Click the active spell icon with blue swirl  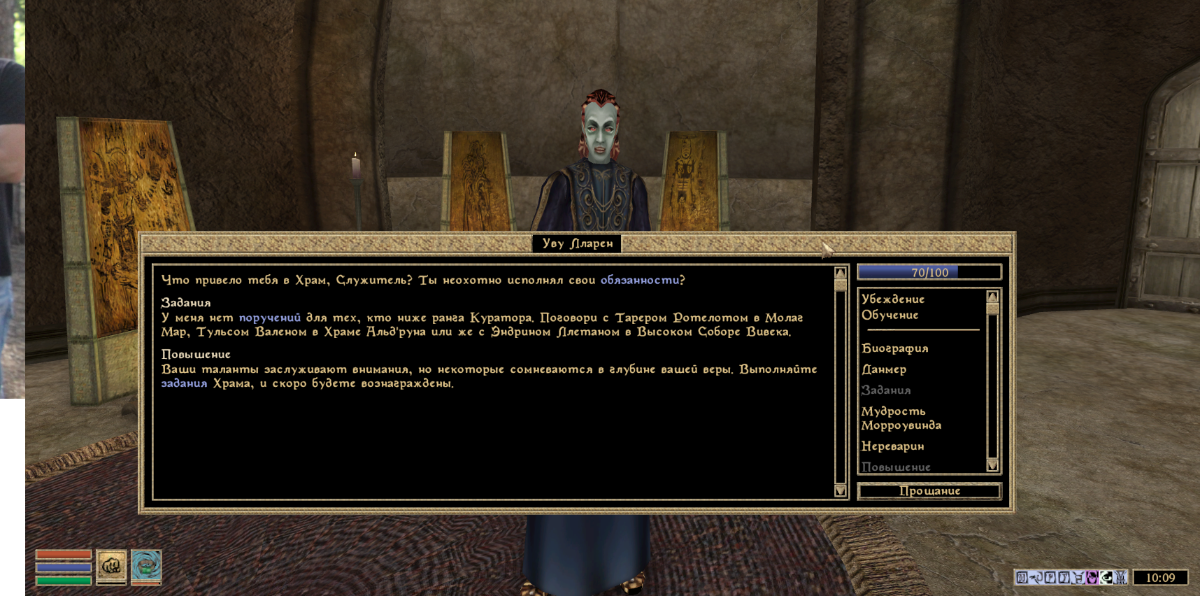point(146,566)
